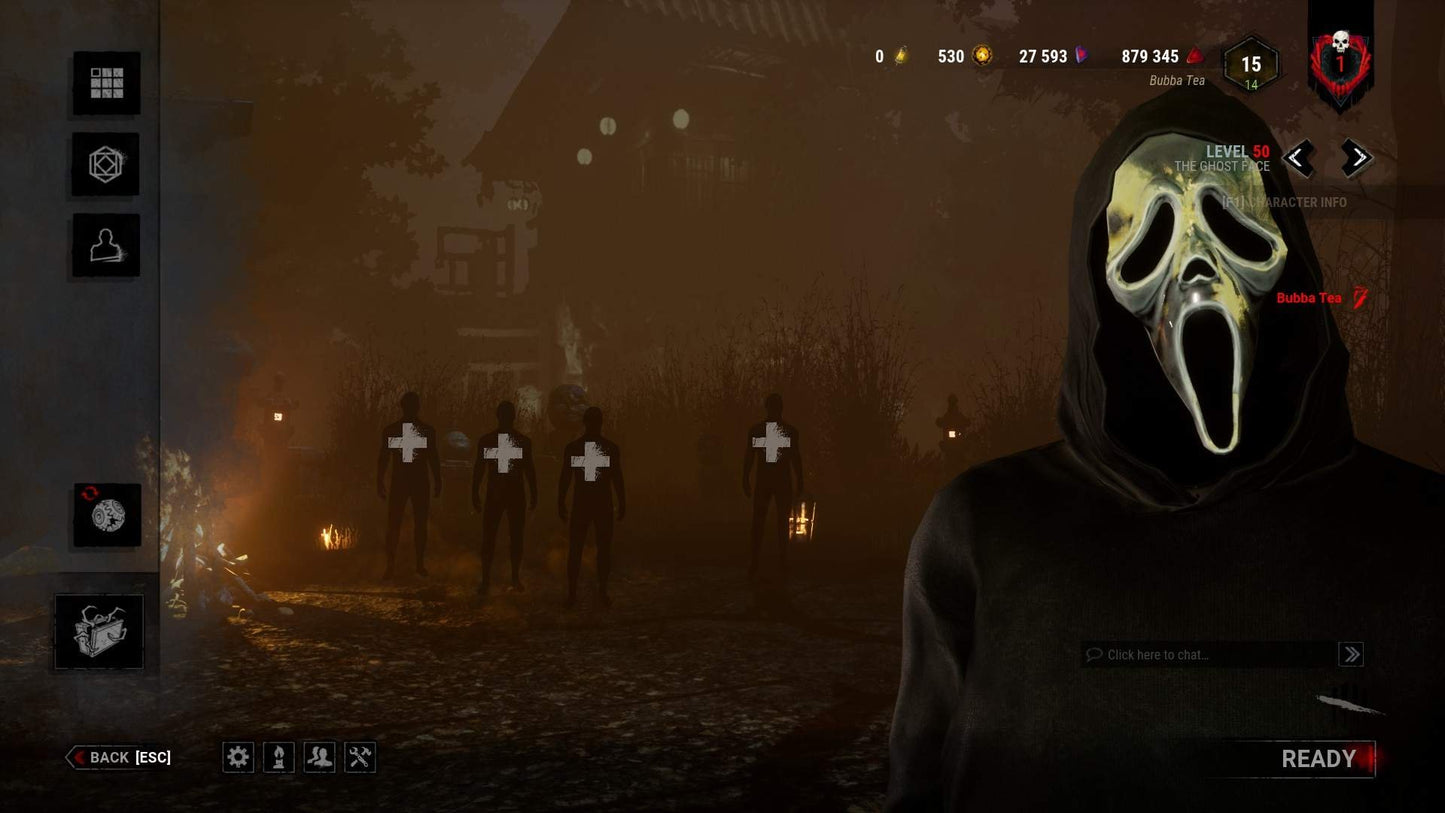Viewport: 1445px width, 813px height.
Task: Open the friends list icon
Action: coord(319,757)
